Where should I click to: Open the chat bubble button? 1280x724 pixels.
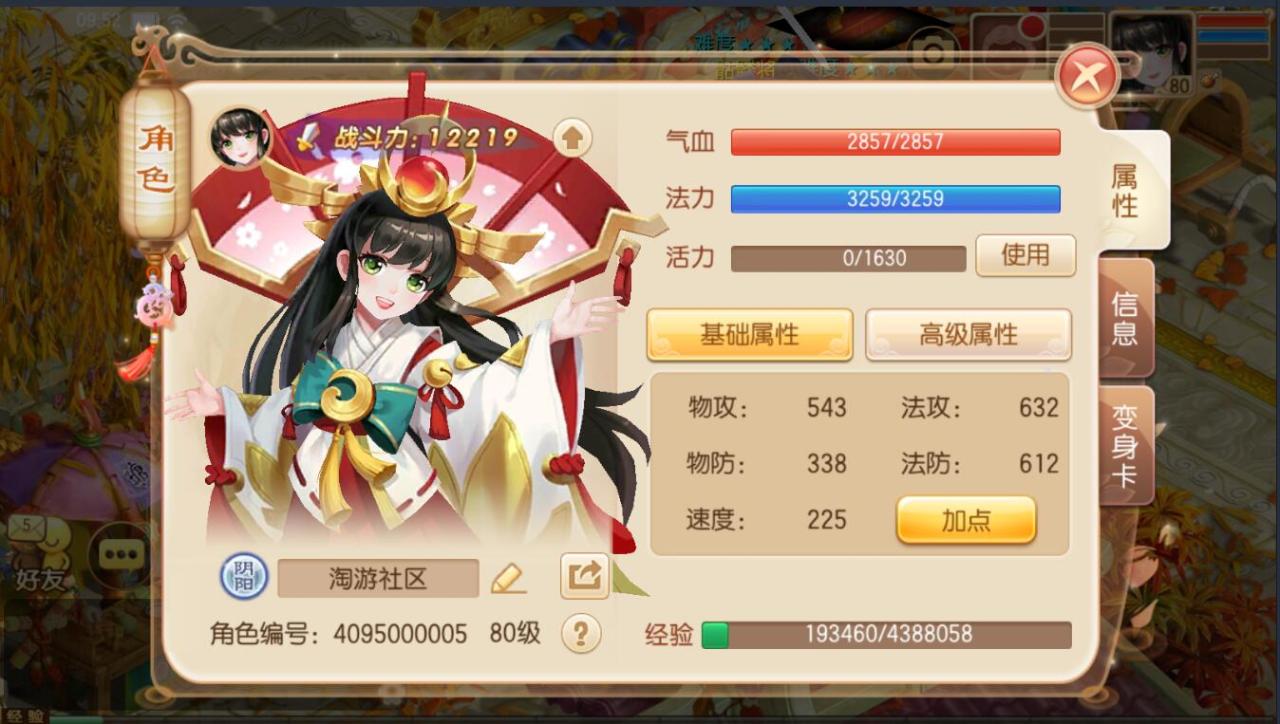click(120, 554)
